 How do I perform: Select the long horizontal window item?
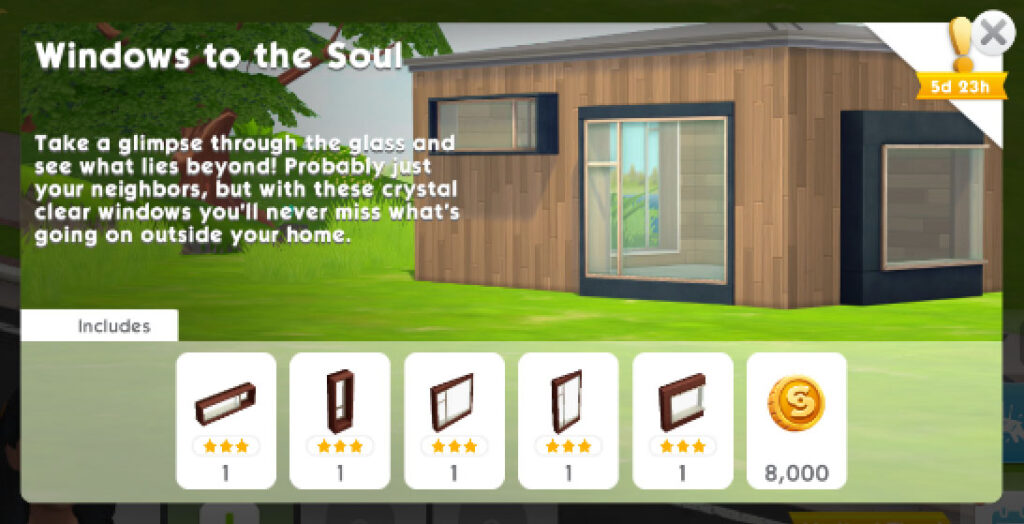click(226, 420)
